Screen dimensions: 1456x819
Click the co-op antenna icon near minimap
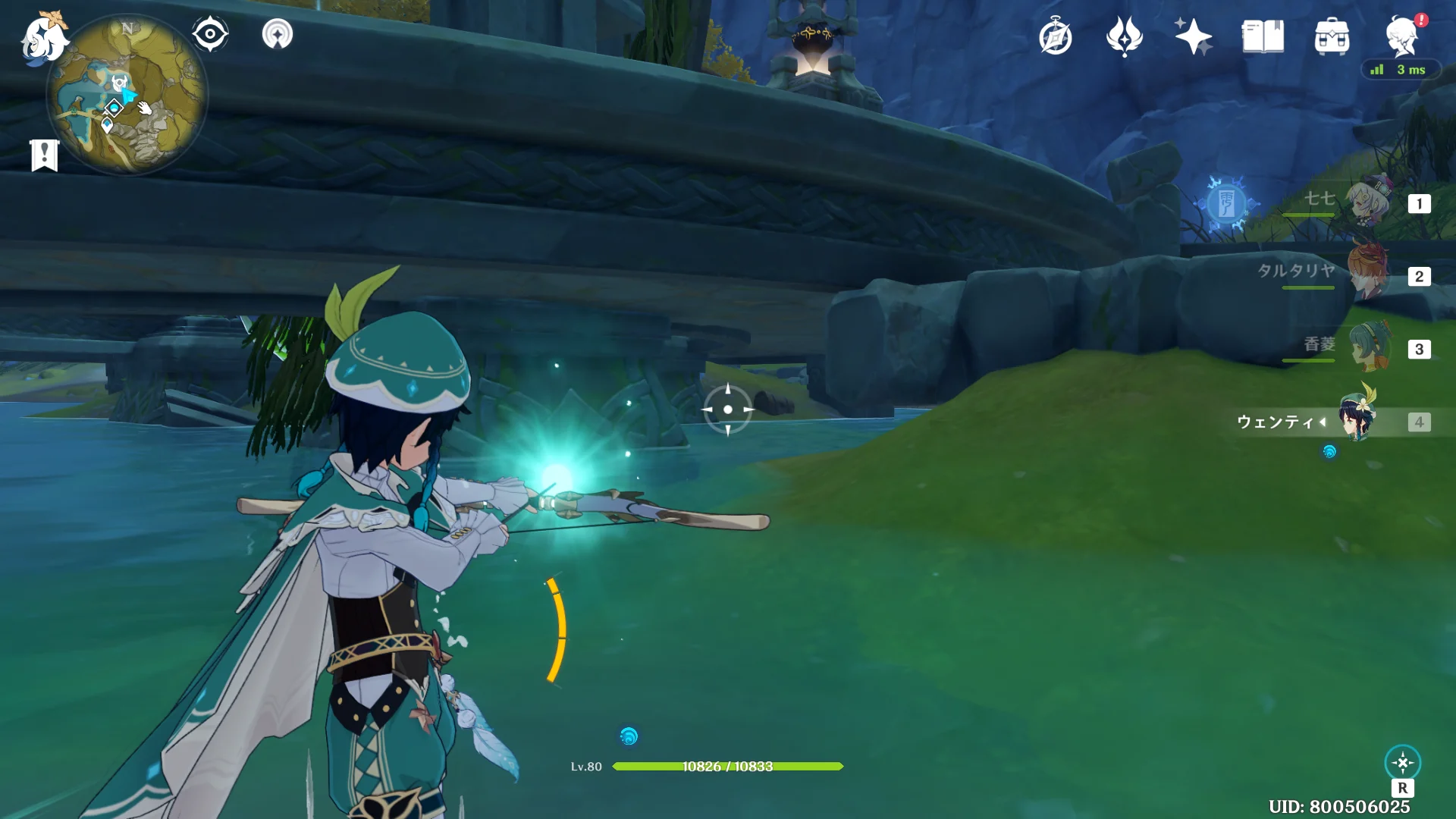[278, 34]
